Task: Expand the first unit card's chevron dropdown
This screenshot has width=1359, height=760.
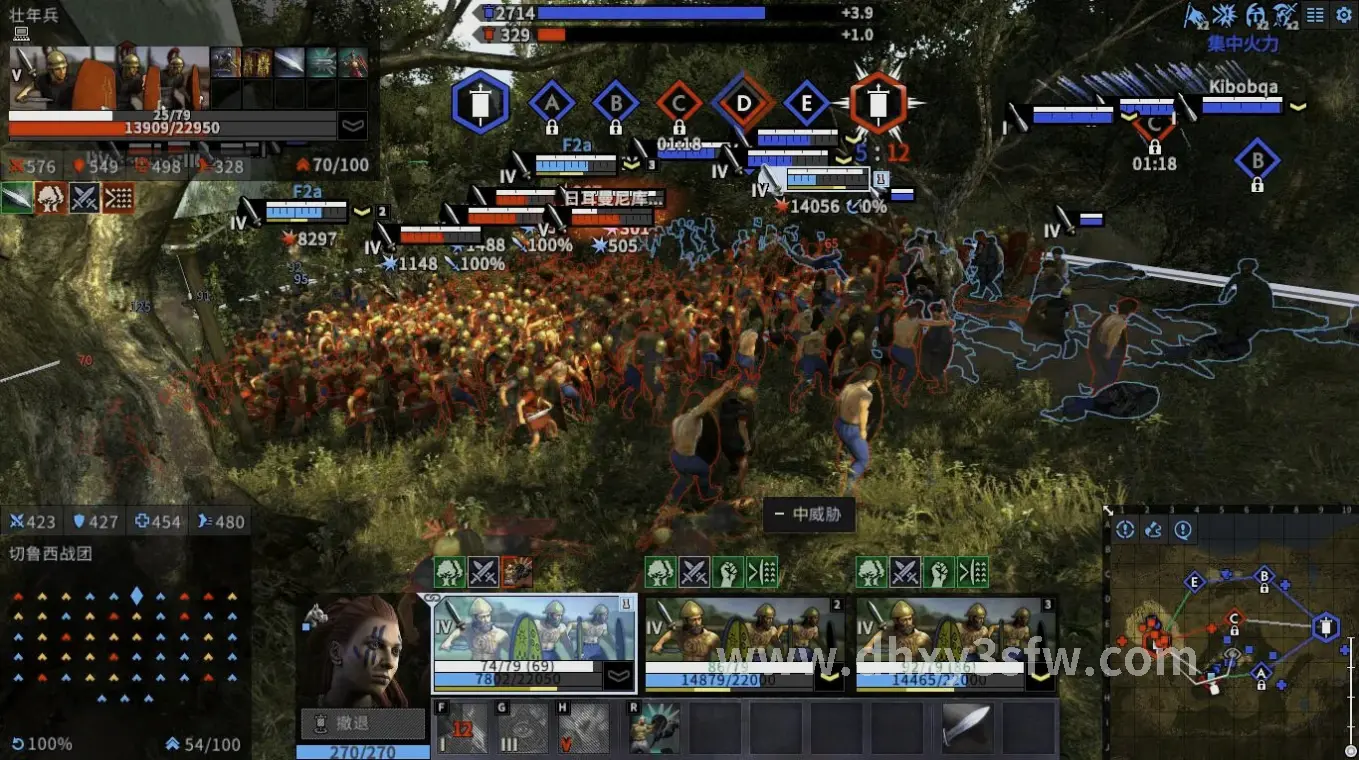Action: (x=619, y=677)
